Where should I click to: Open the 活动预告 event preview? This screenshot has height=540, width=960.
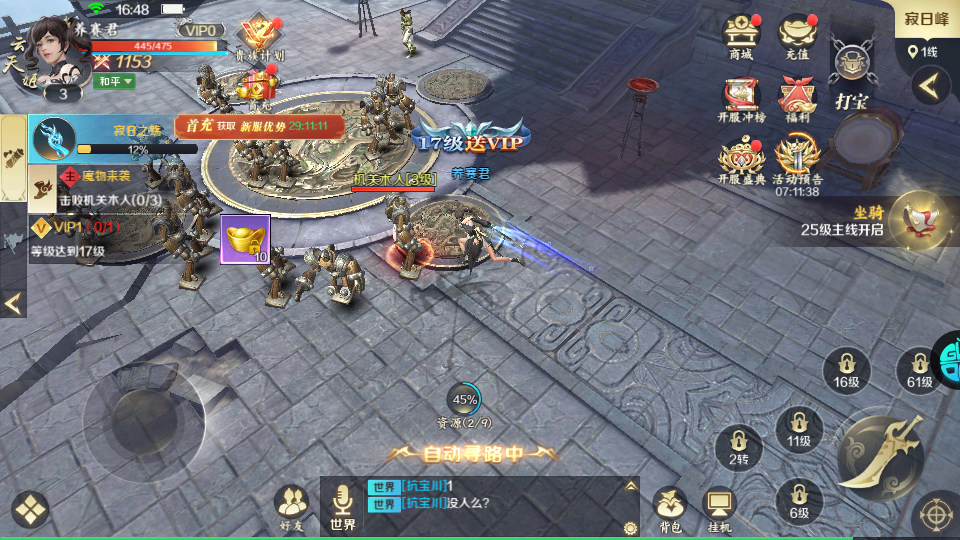797,160
